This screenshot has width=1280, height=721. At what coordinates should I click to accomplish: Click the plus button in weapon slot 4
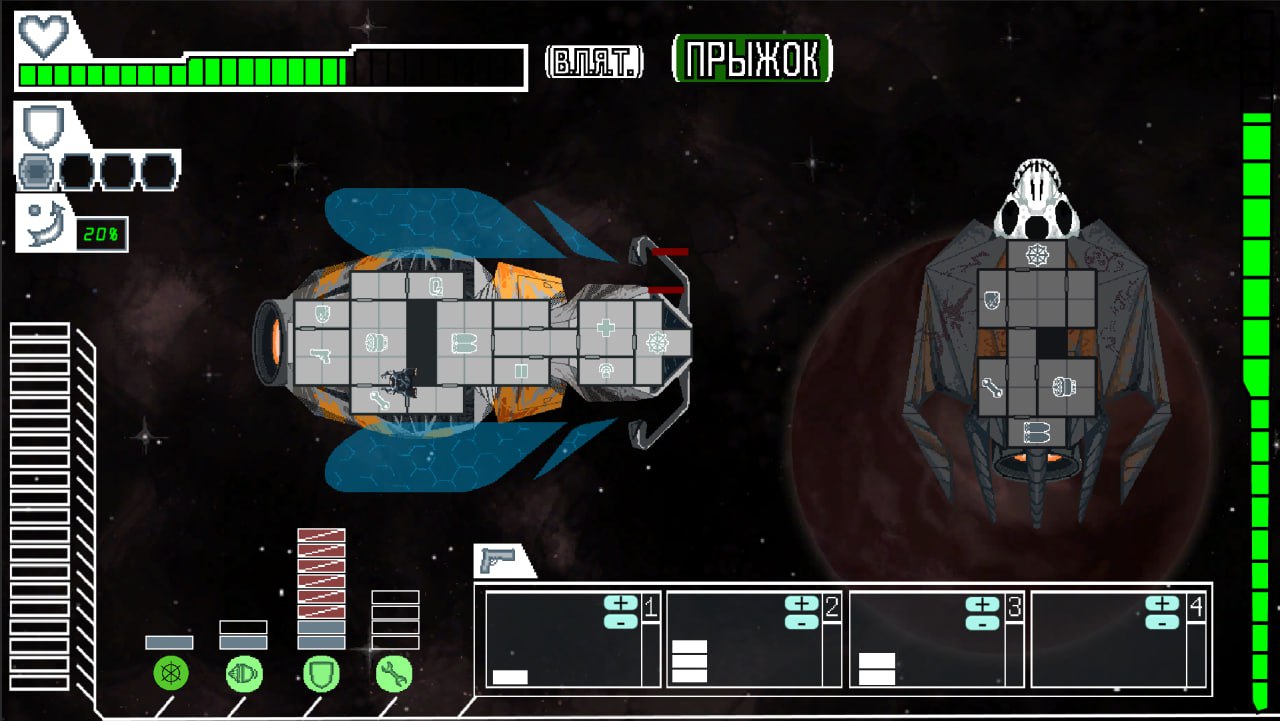(x=1162, y=603)
